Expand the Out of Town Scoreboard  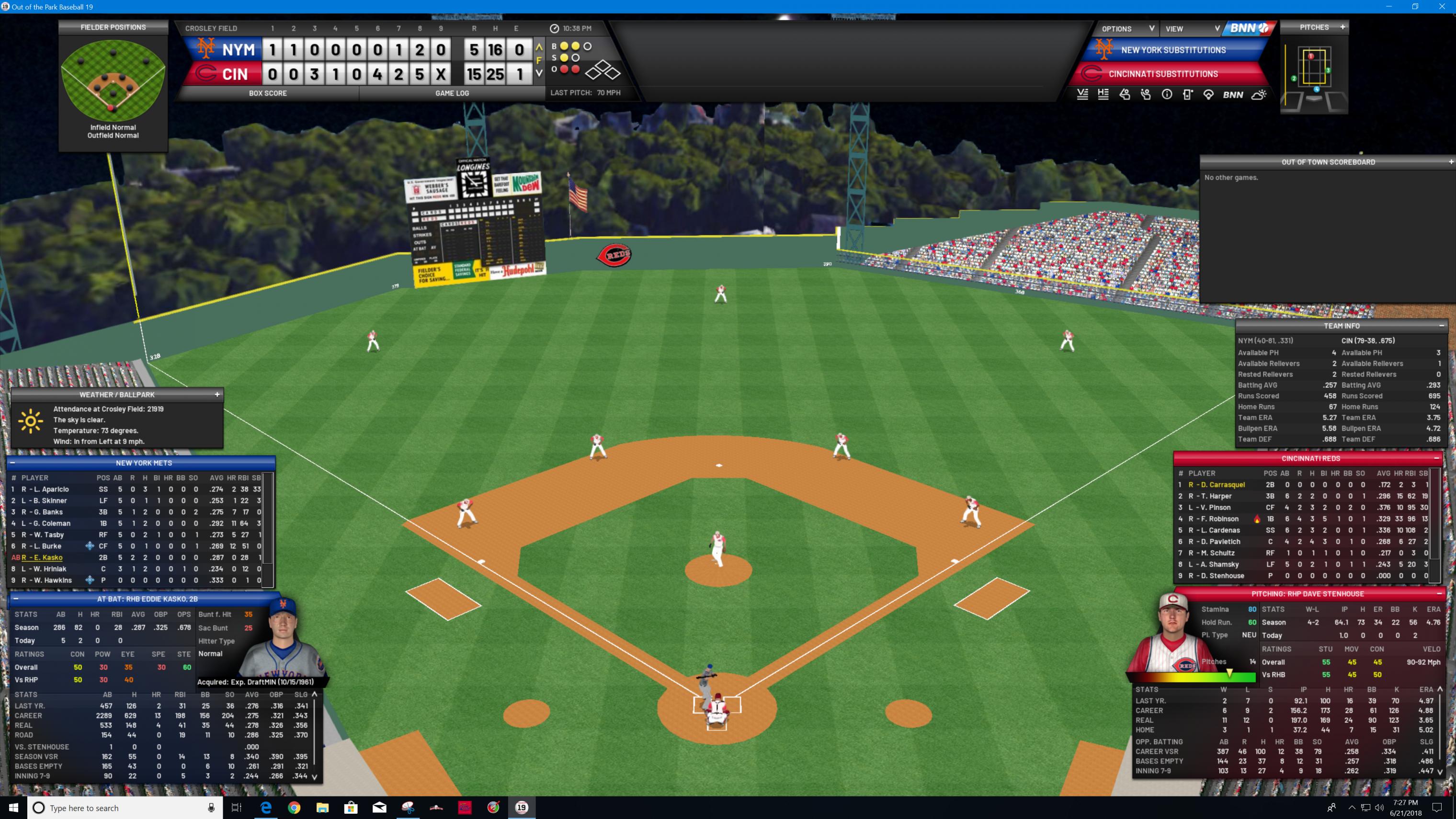point(1450,162)
